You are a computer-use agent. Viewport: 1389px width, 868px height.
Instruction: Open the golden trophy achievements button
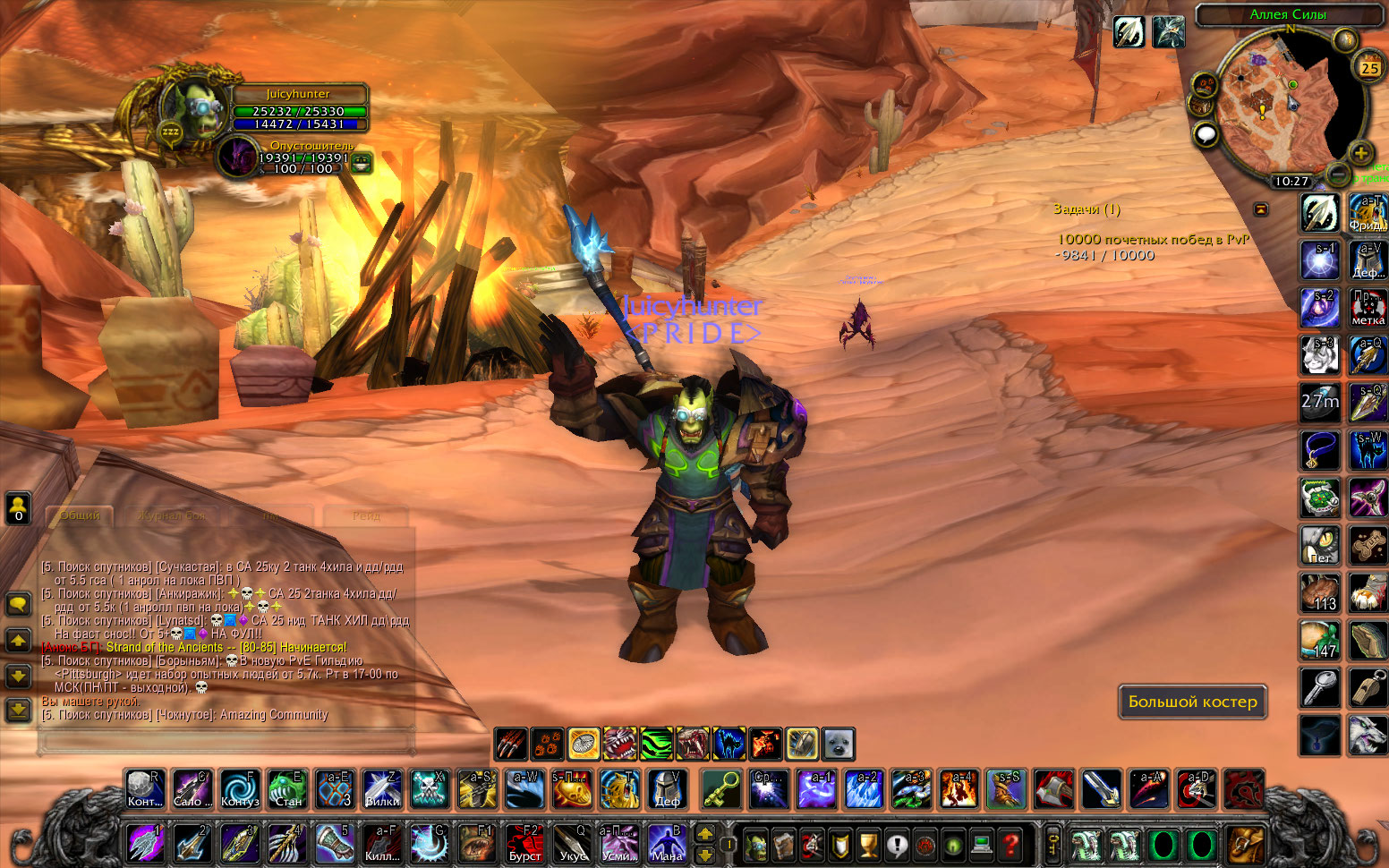[868, 844]
